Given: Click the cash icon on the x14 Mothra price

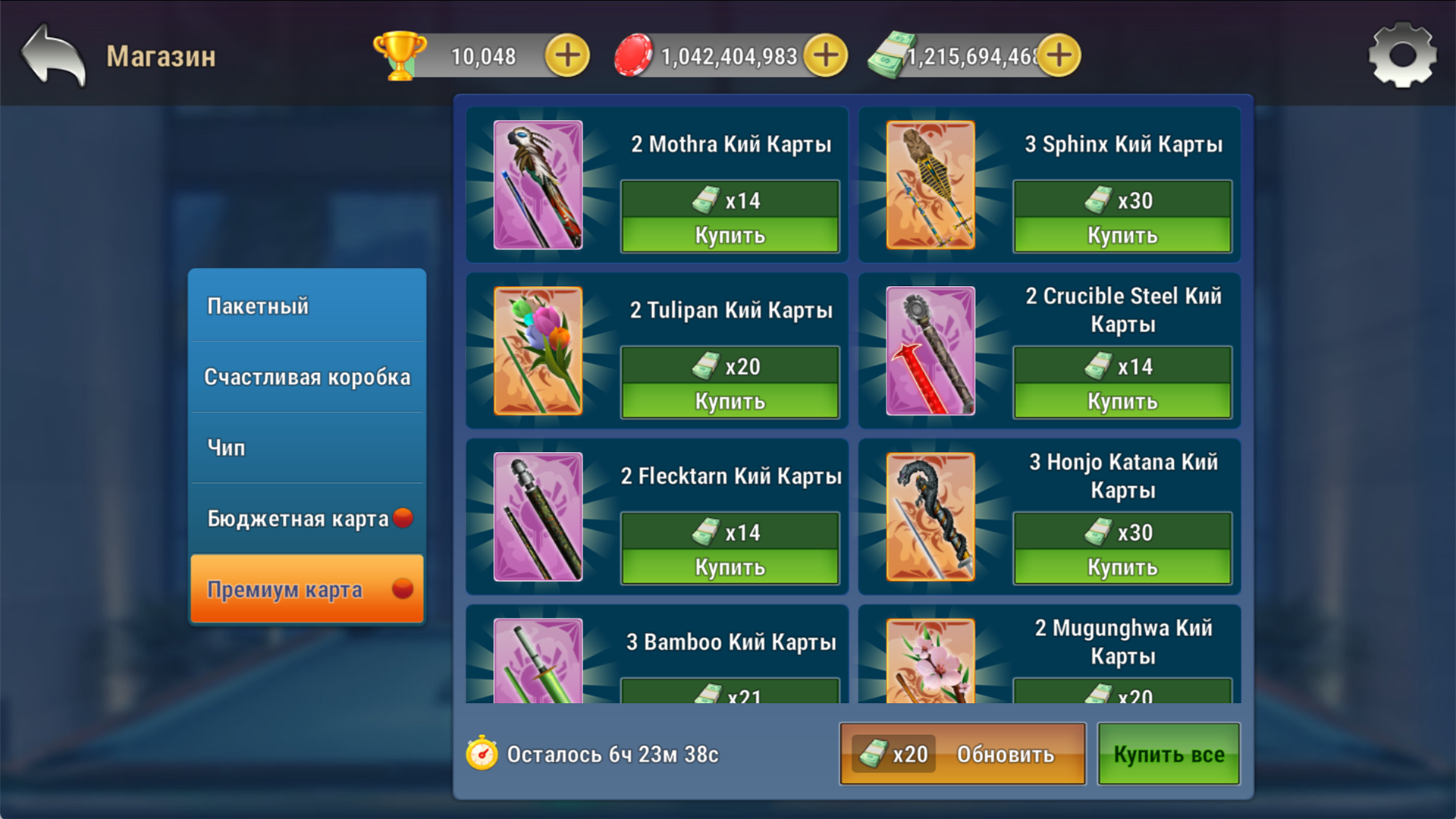Looking at the screenshot, I should (x=705, y=199).
